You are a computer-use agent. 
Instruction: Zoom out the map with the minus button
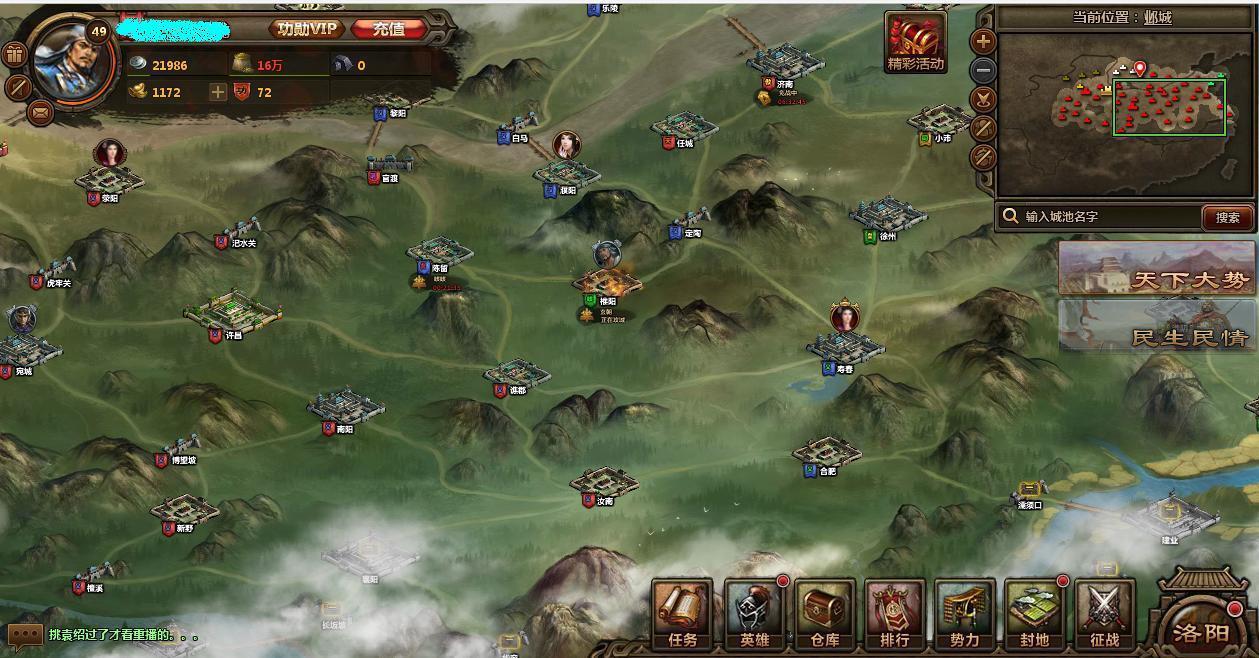(x=984, y=70)
